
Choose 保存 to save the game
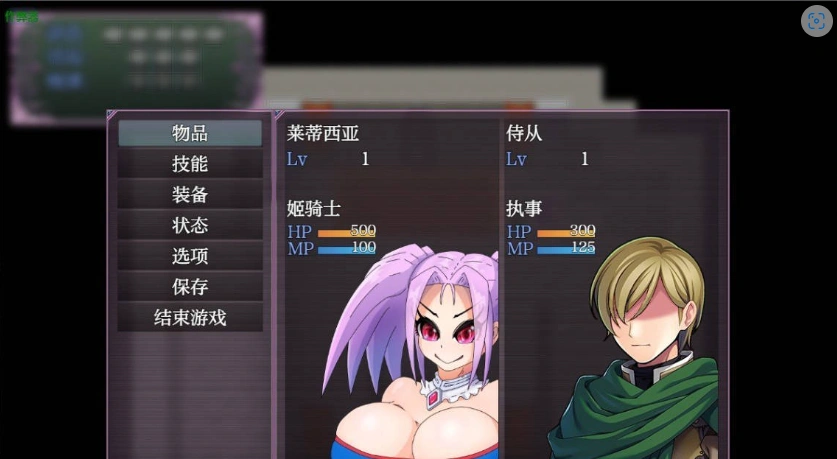(x=190, y=287)
